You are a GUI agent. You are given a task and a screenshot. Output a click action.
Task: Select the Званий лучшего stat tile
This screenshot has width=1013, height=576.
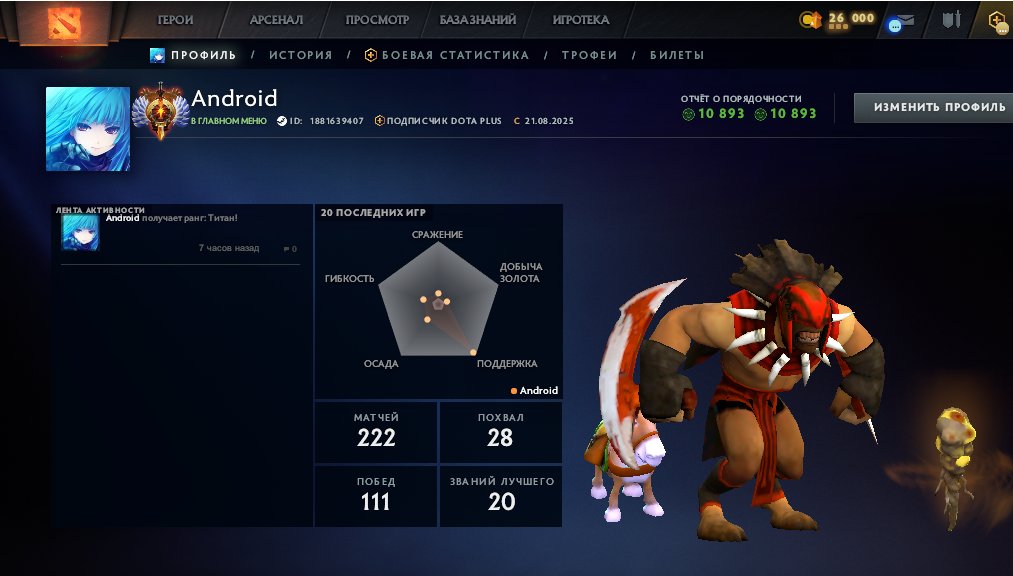(501, 494)
